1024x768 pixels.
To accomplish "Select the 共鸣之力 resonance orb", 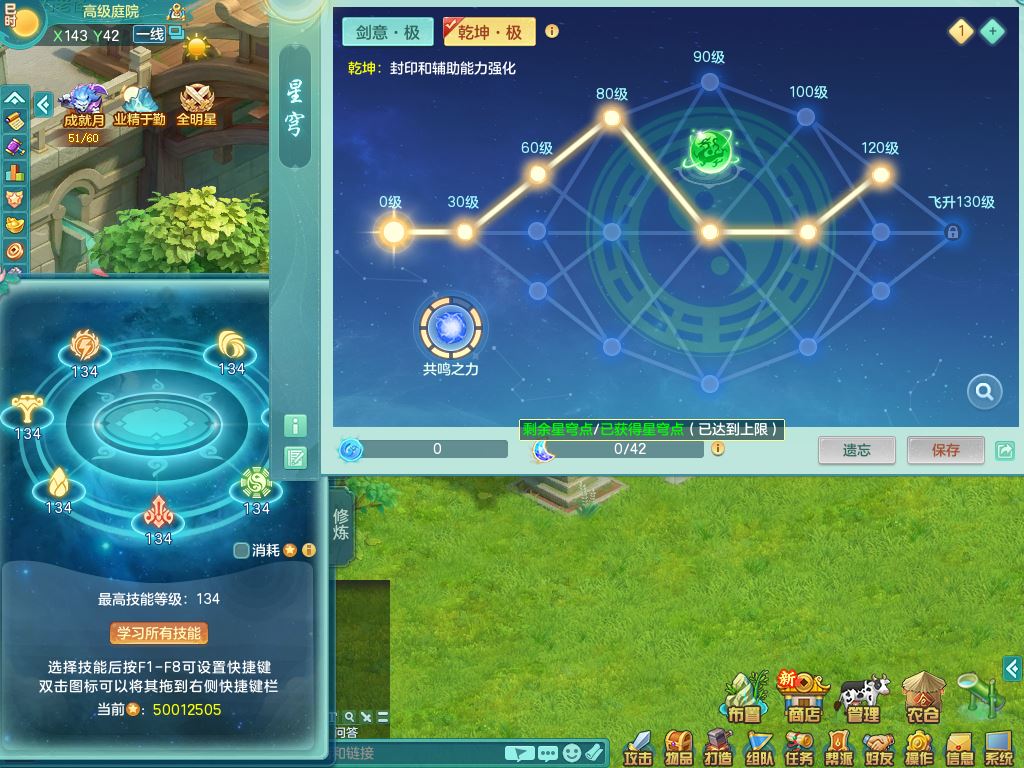I will pos(451,327).
